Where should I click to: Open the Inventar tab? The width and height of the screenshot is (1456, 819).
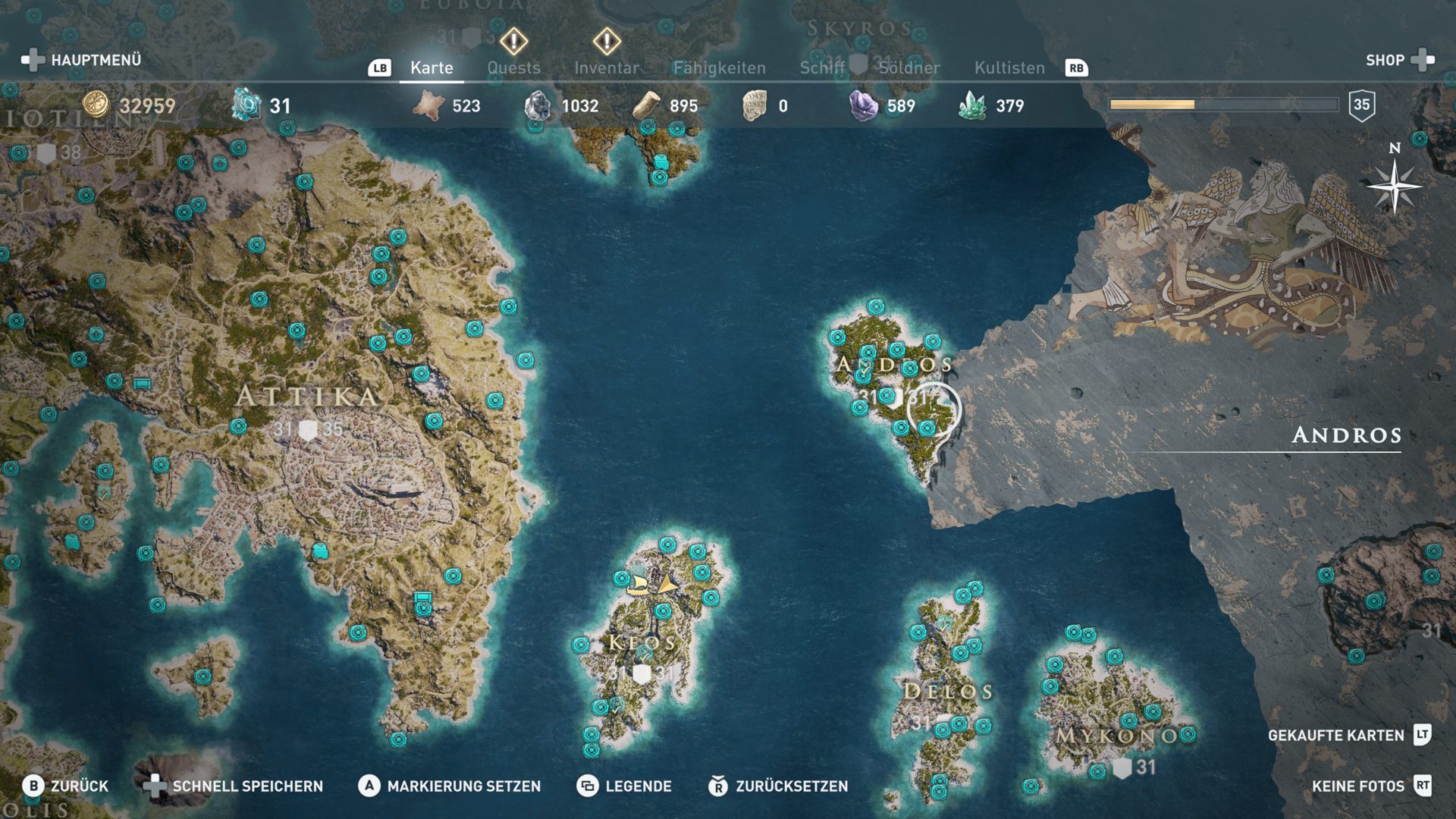[606, 67]
